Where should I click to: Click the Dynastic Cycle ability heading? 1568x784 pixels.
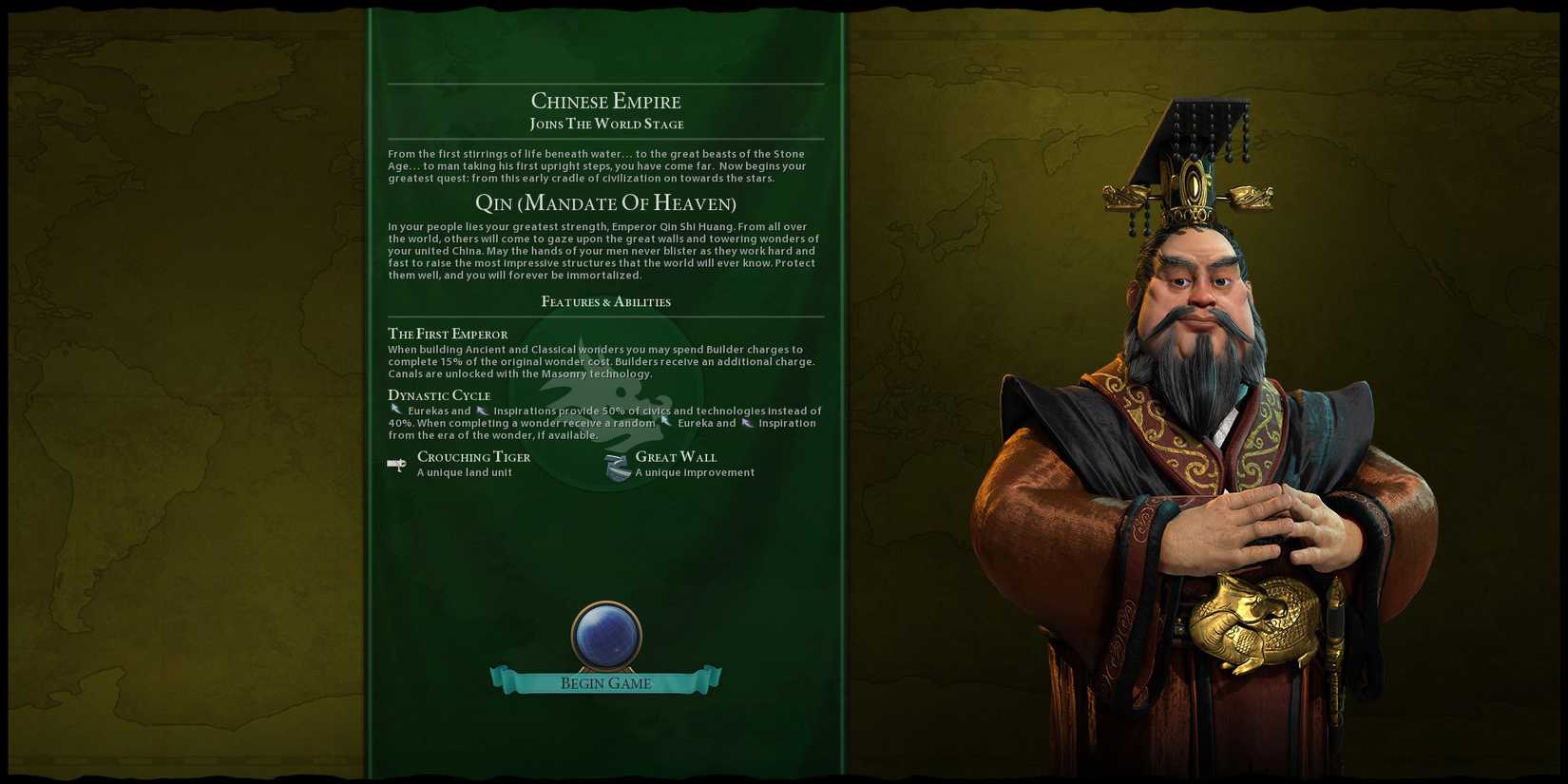coord(439,394)
